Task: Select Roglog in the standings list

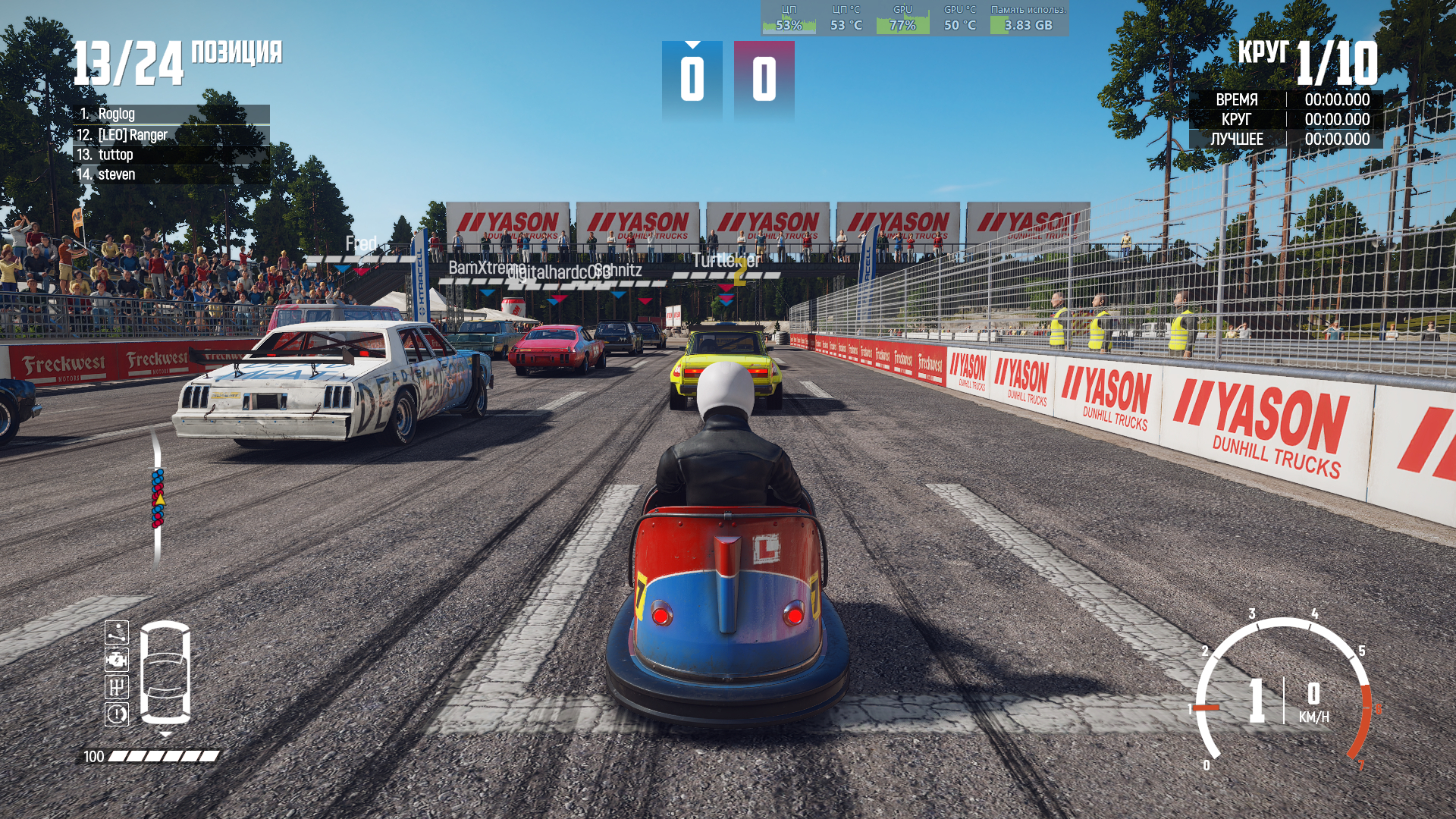Action: tap(171, 115)
